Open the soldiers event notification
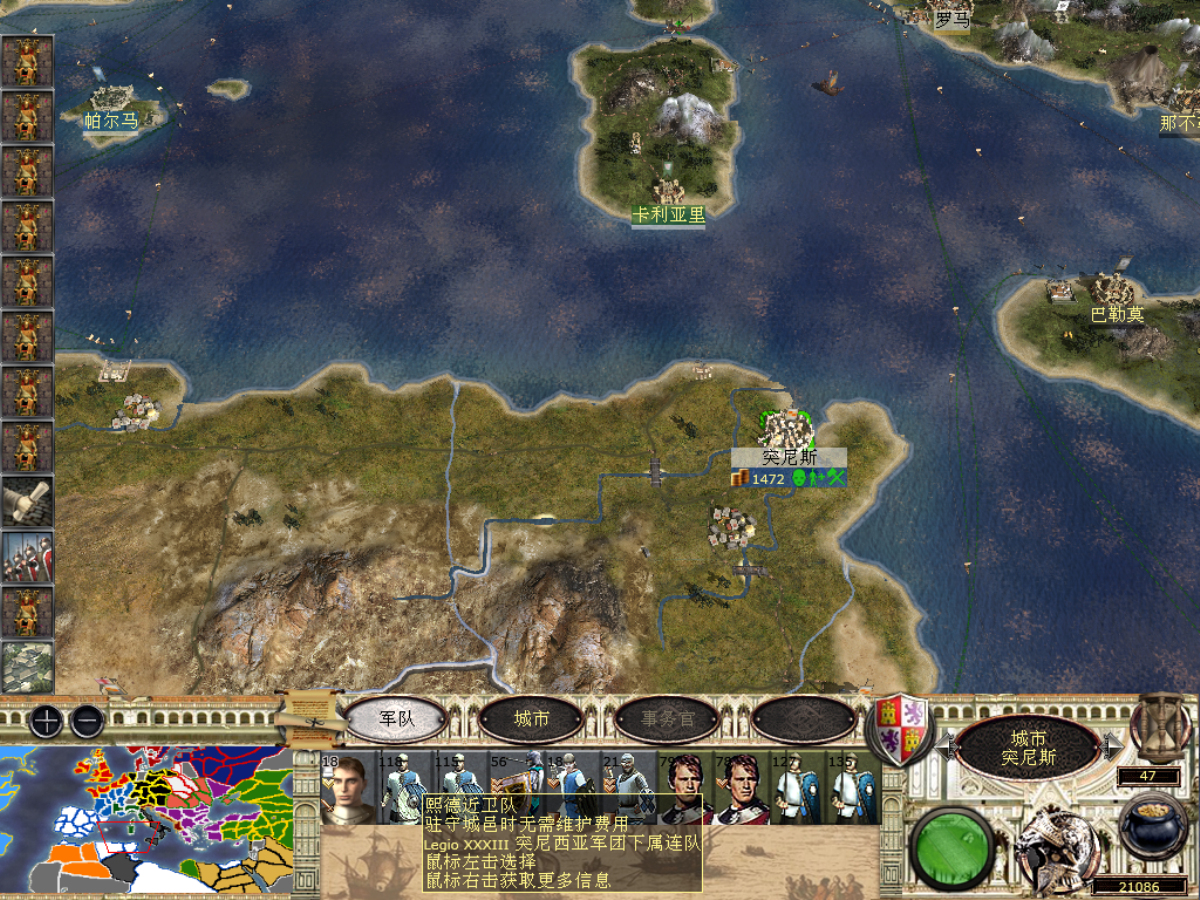Screen dimensions: 1200x900 coord(27,556)
